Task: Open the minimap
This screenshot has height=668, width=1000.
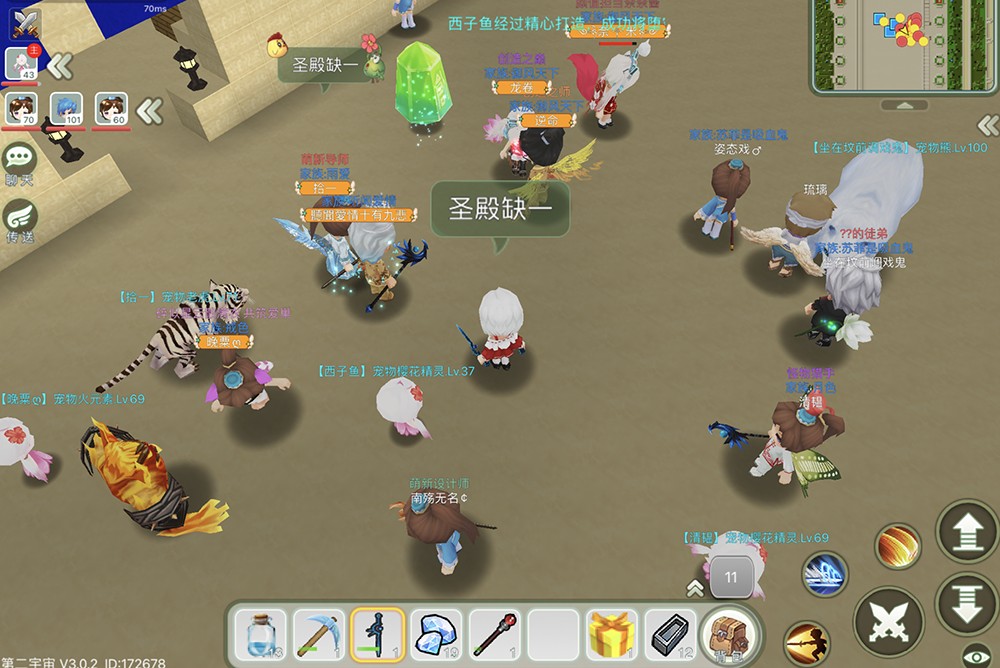Action: tap(903, 45)
